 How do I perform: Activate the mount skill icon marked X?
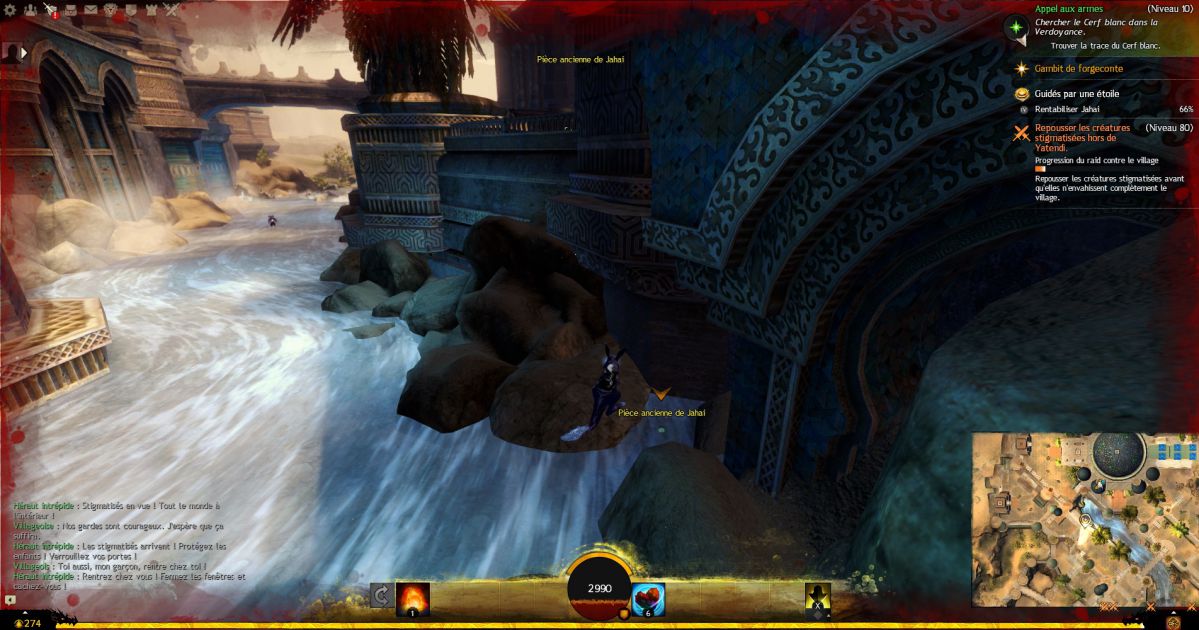click(818, 597)
